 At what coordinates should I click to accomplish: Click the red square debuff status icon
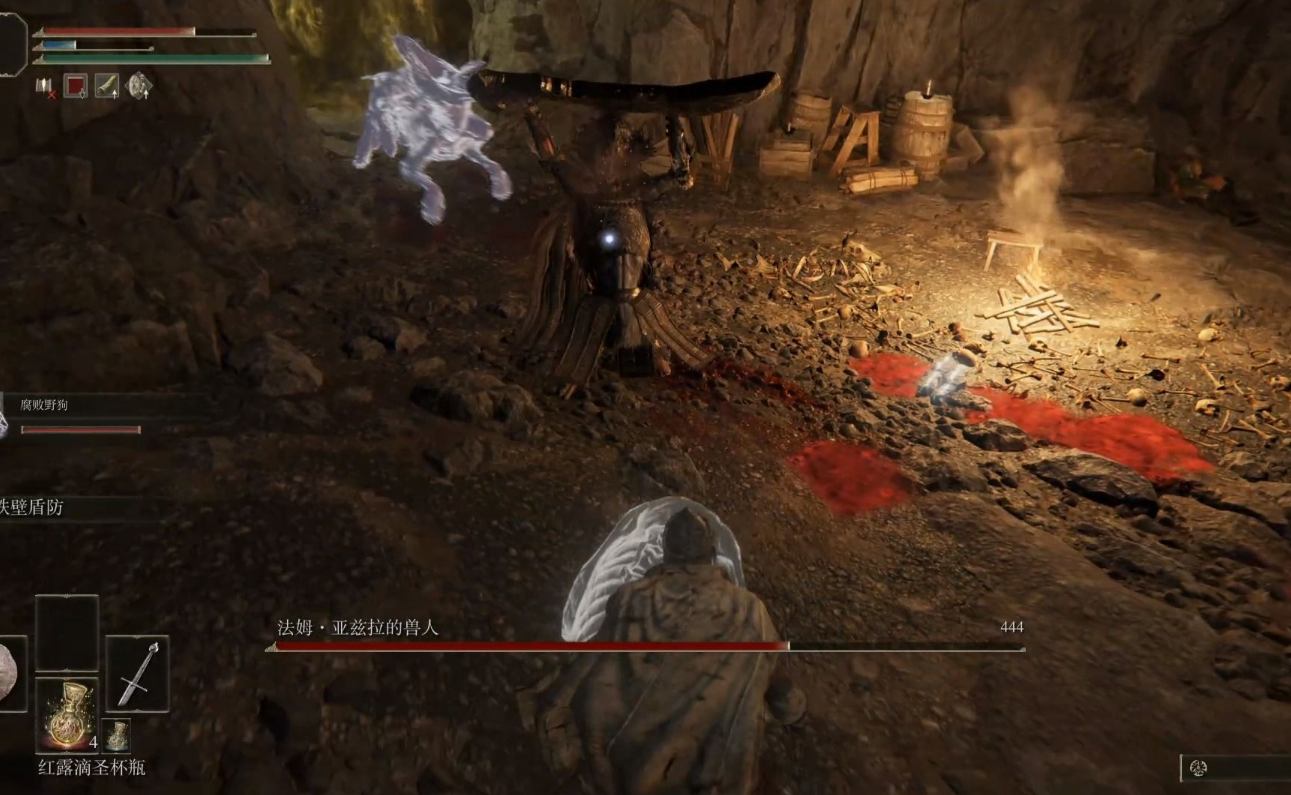(75, 86)
